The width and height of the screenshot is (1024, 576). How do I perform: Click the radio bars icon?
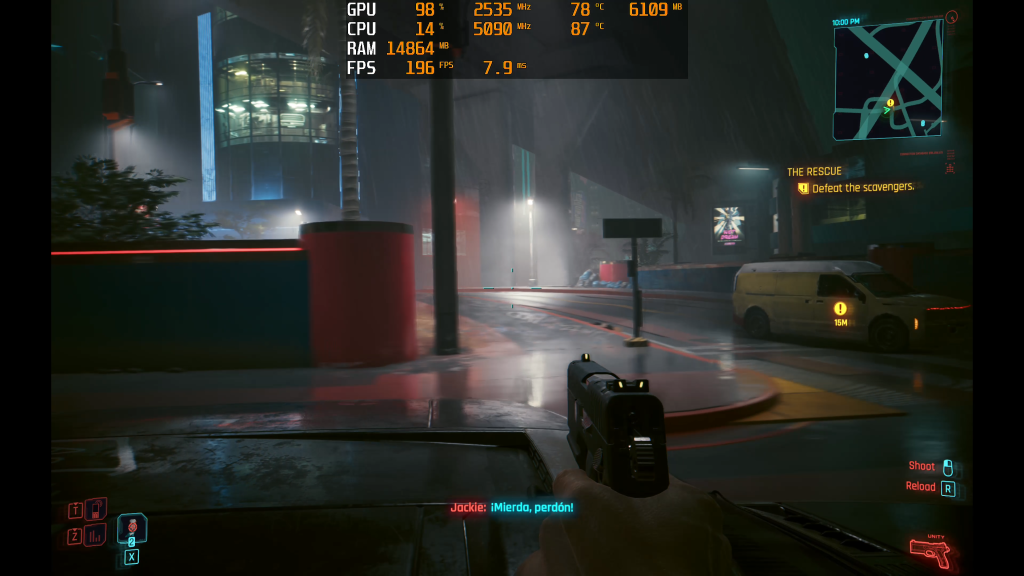(x=95, y=535)
